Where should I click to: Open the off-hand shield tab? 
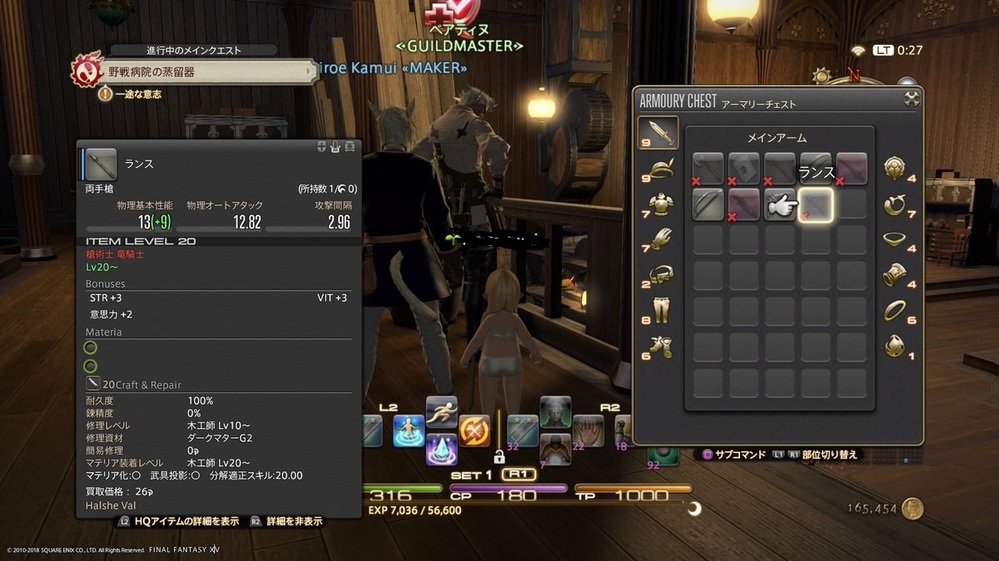(896, 169)
